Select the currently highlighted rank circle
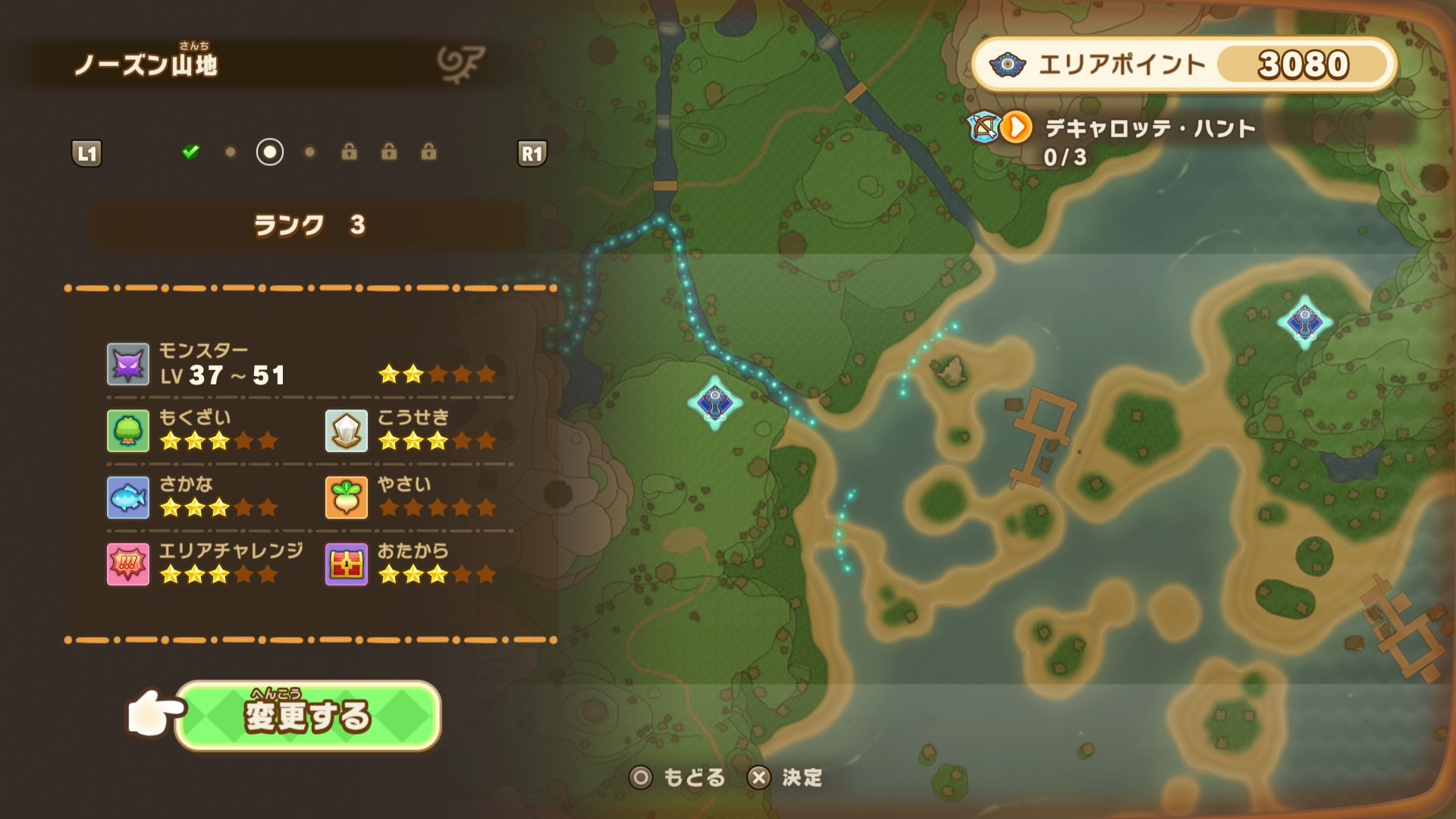The width and height of the screenshot is (1456, 819). [x=271, y=152]
